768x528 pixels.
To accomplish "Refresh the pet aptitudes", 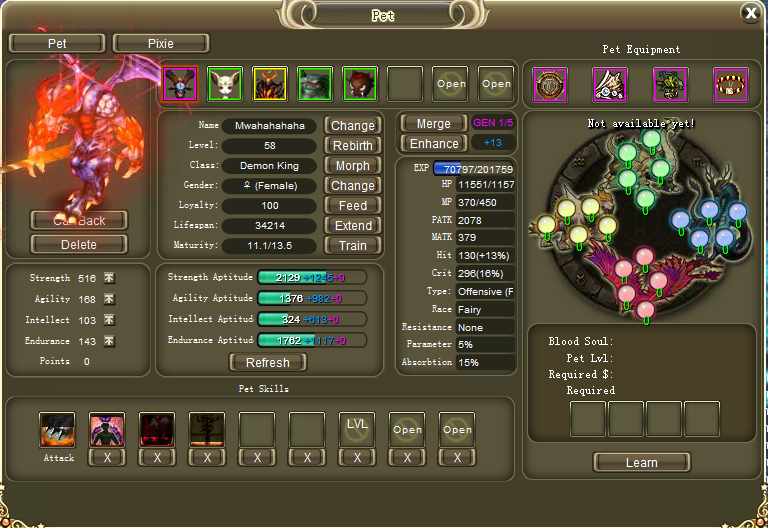I will point(267,362).
